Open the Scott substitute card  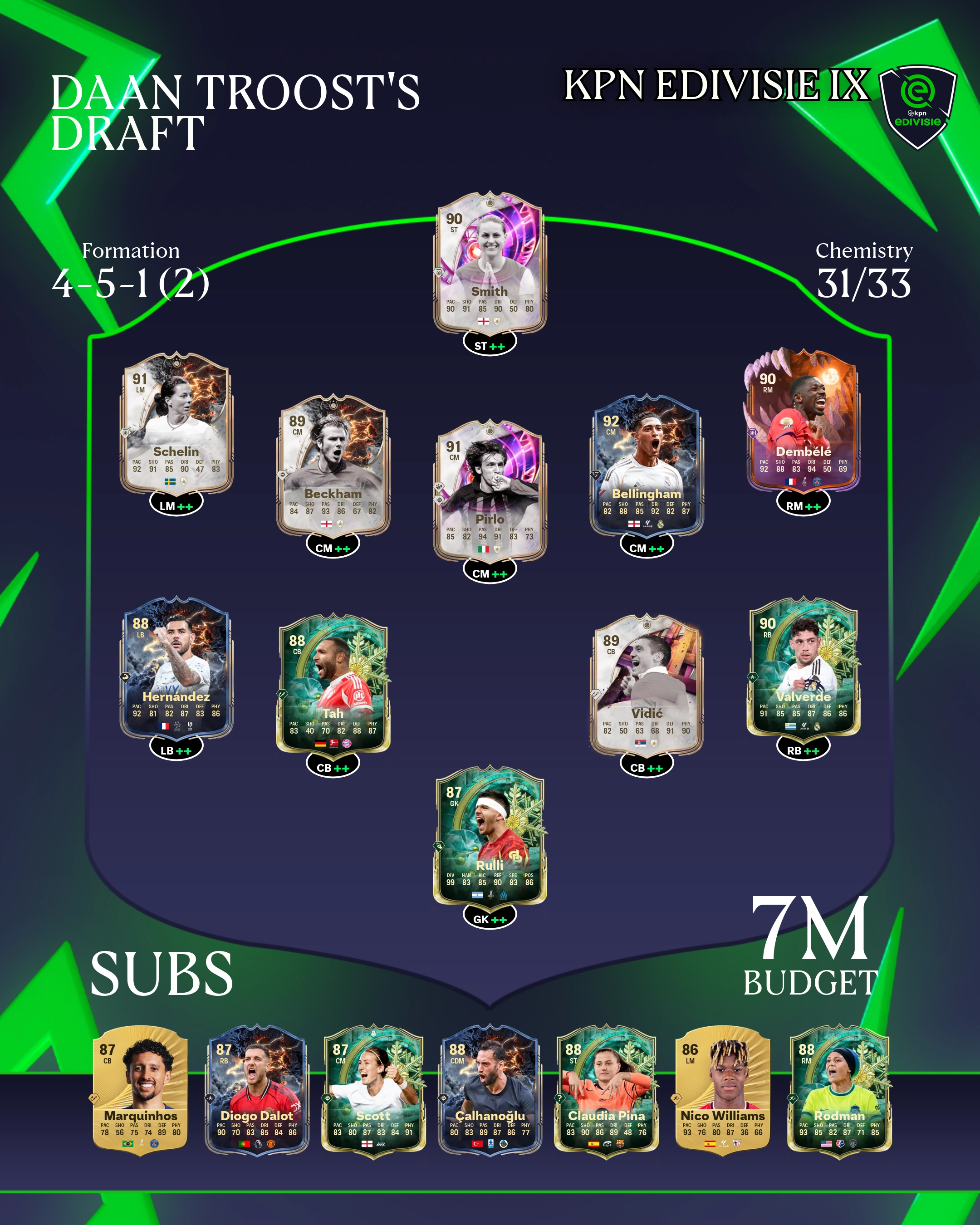coord(373,1091)
